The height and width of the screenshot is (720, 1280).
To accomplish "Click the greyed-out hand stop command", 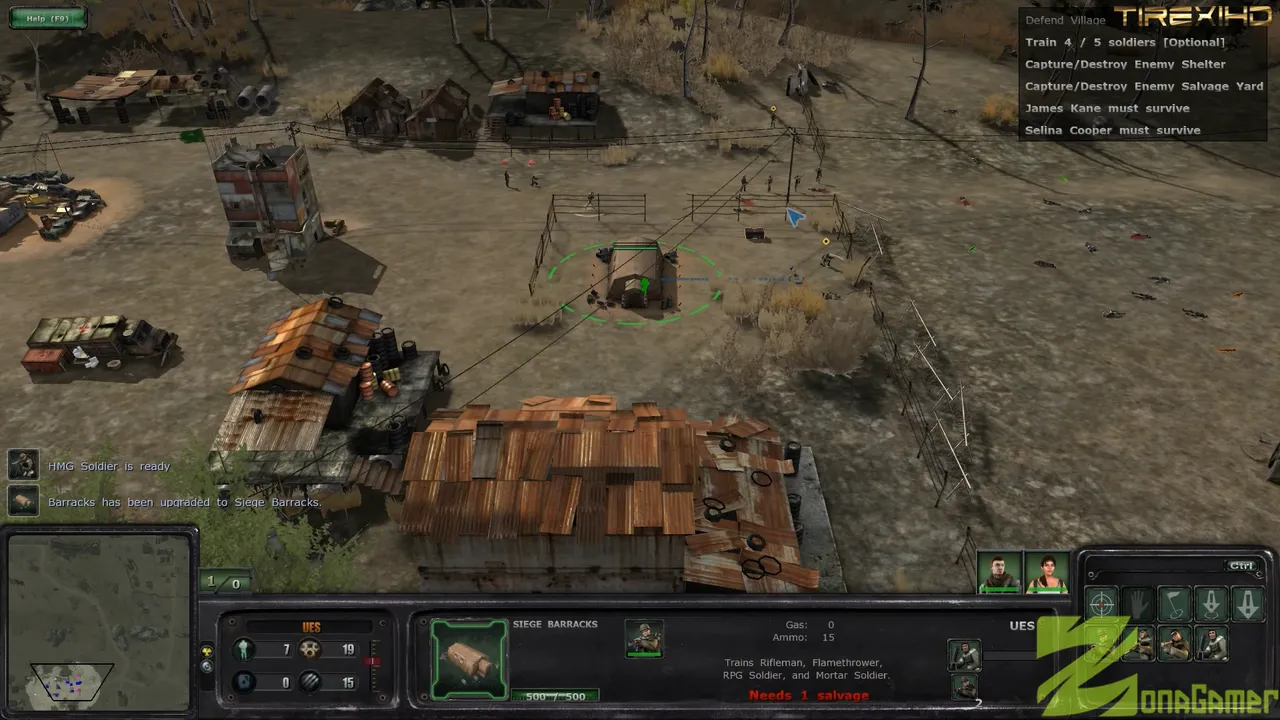I will (x=1138, y=604).
